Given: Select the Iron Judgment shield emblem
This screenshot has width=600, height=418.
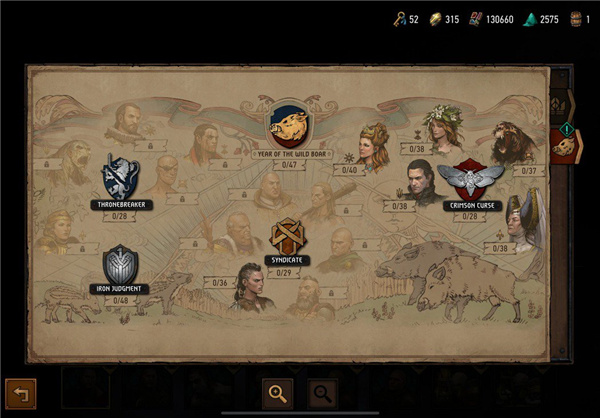Looking at the screenshot, I should click(x=119, y=265).
